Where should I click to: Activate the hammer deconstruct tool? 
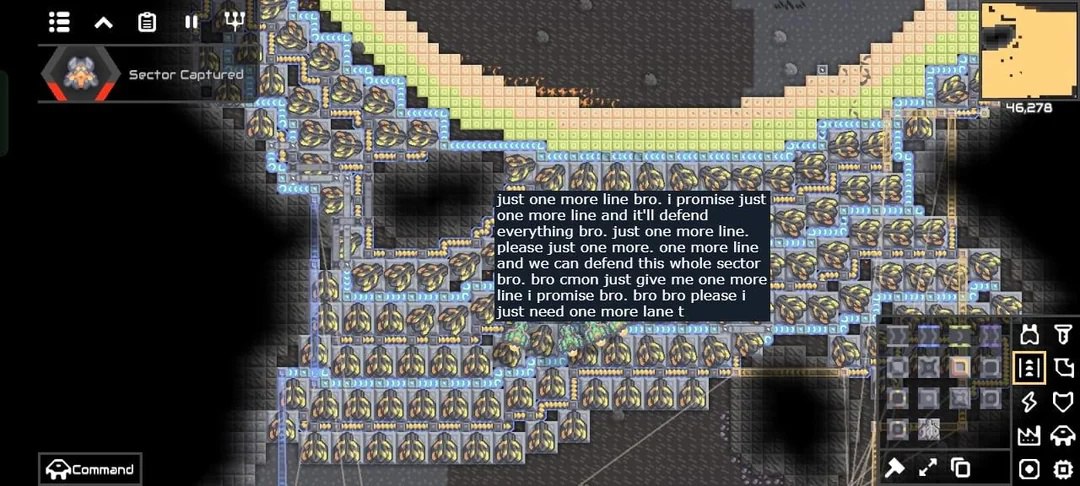pos(895,467)
